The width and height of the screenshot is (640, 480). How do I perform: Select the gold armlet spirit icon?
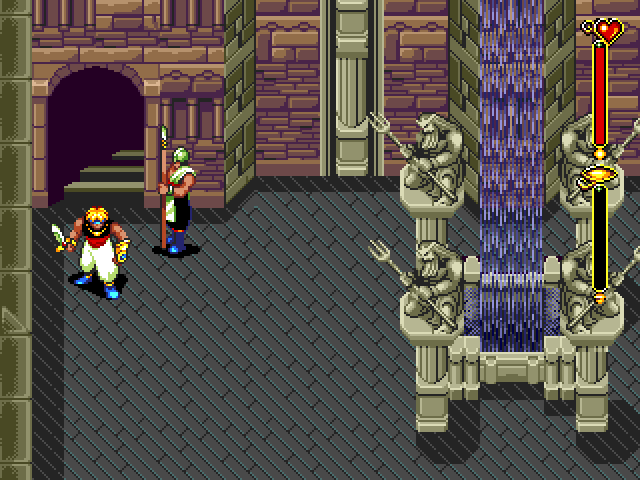point(600,176)
